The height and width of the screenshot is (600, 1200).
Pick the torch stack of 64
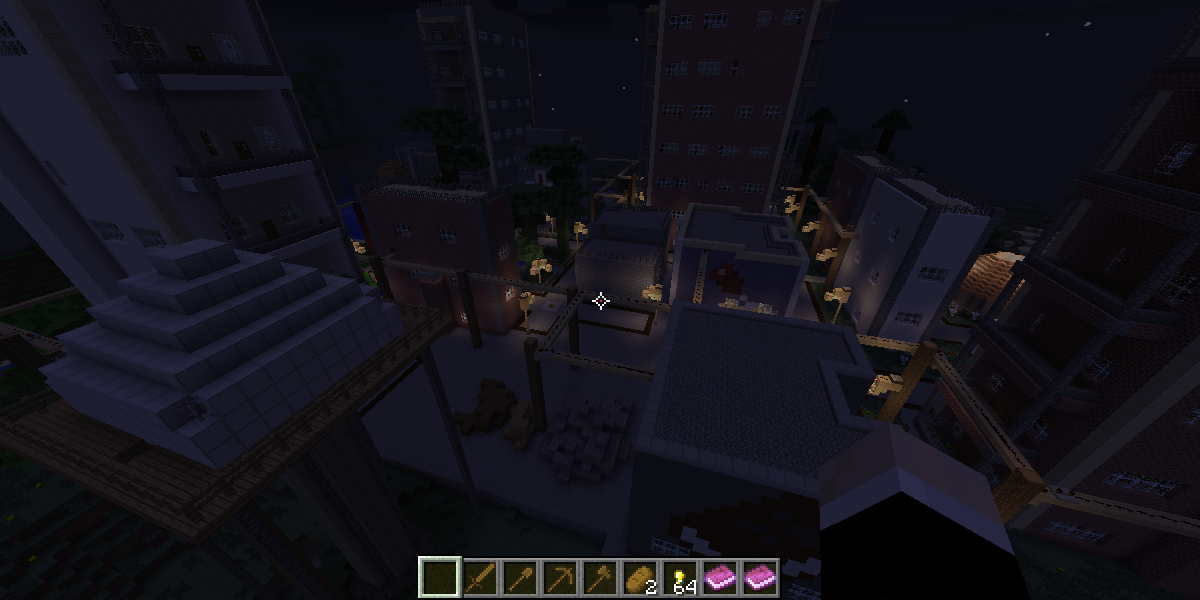point(680,577)
